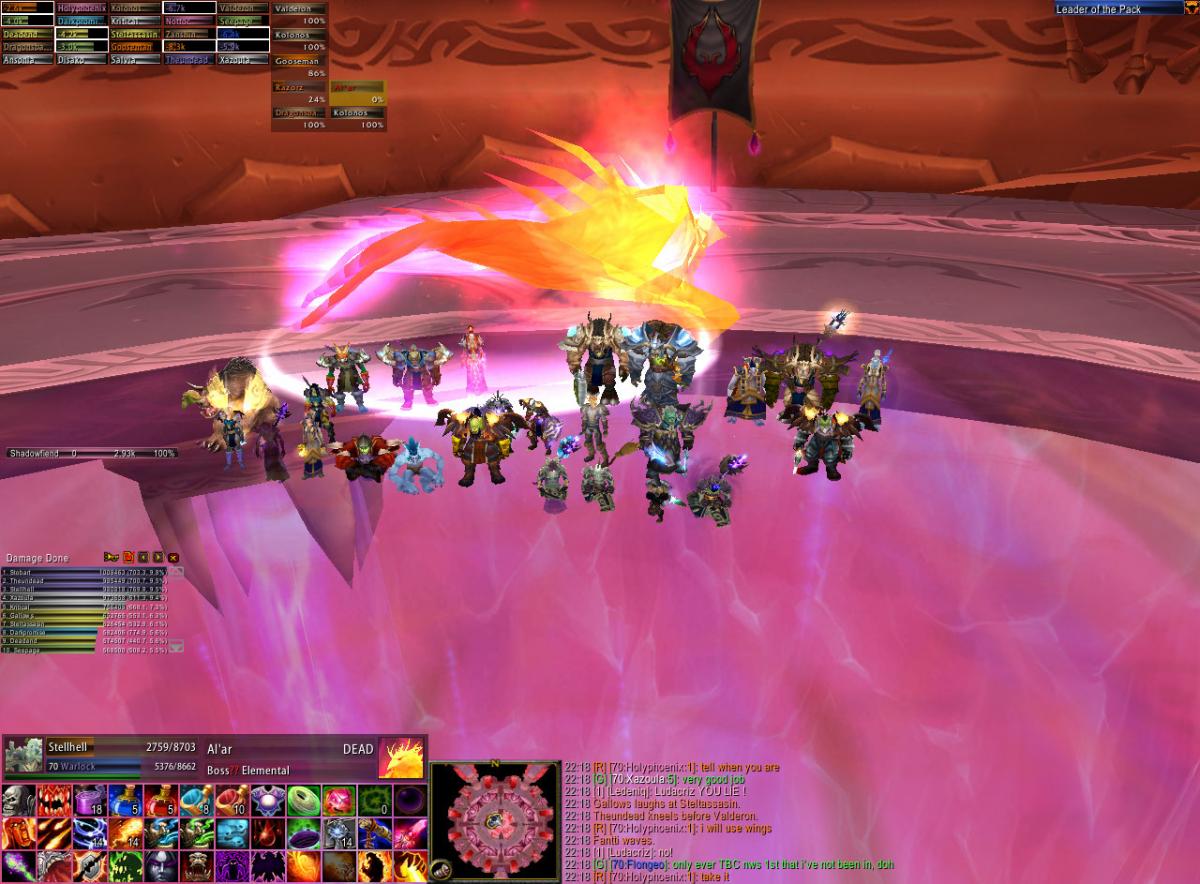Image resolution: width=1200 pixels, height=884 pixels.
Task: Select the Shadowfiend pet bar
Action: [x=92, y=453]
